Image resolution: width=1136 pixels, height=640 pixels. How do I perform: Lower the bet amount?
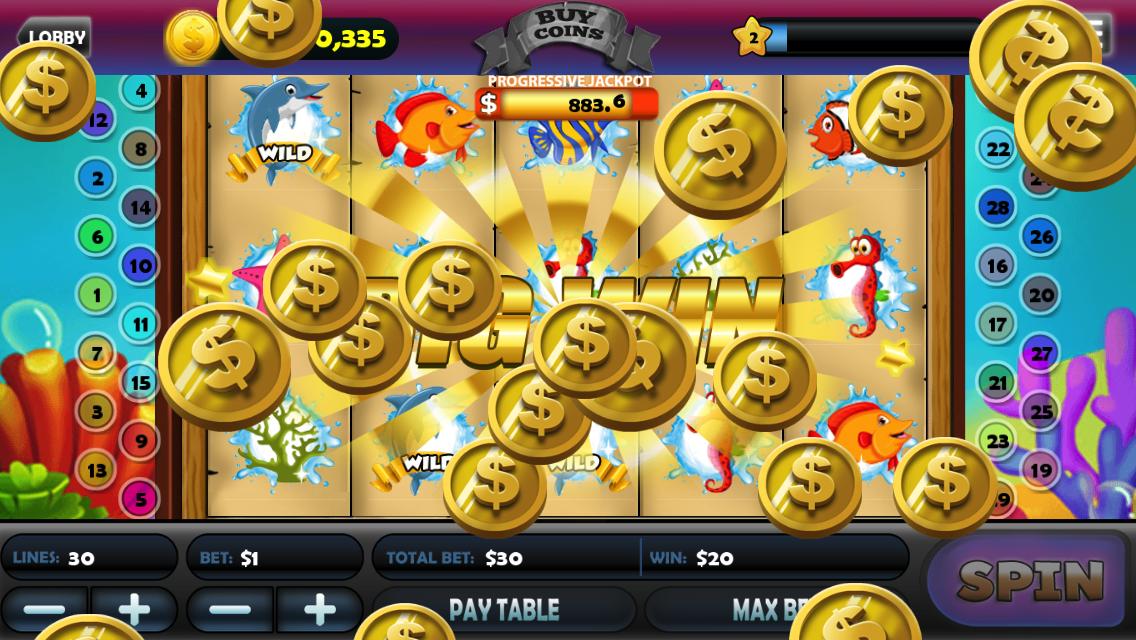click(x=230, y=609)
